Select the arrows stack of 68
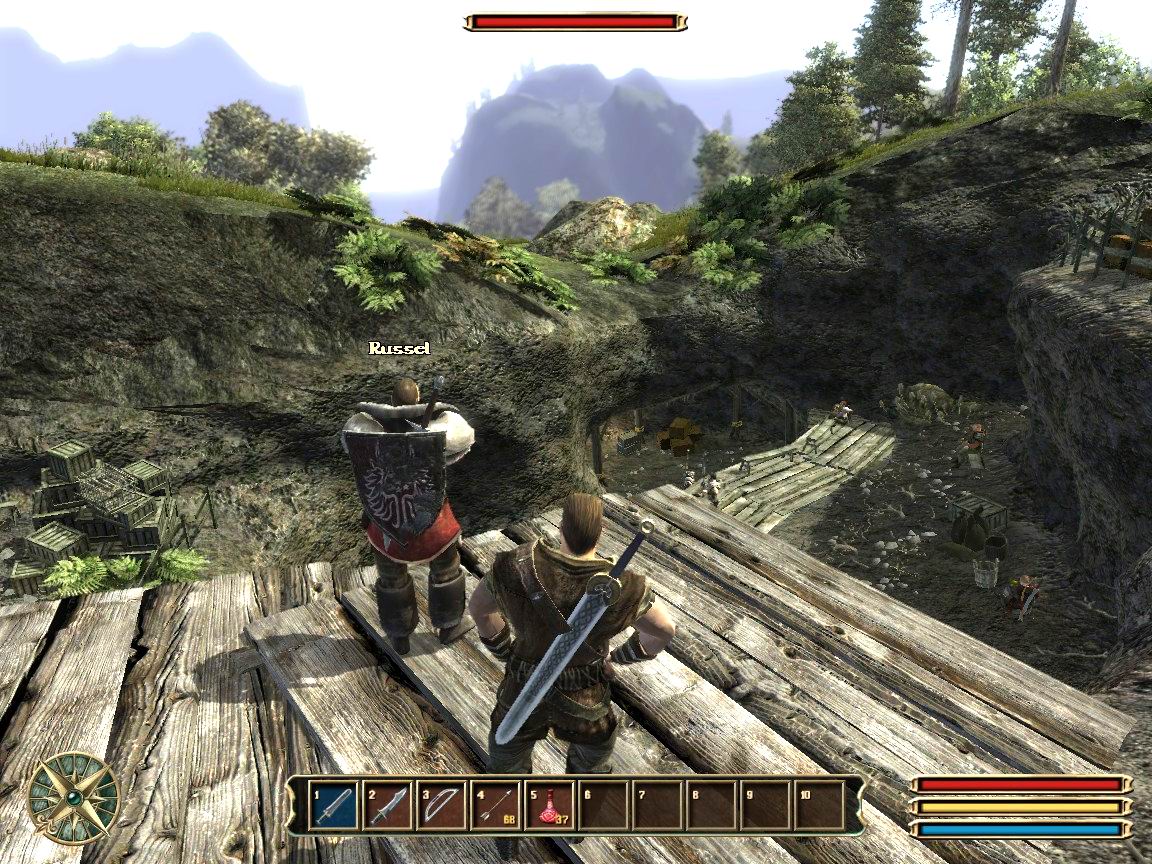Screen dimensions: 1152x864 pyautogui.click(x=496, y=805)
